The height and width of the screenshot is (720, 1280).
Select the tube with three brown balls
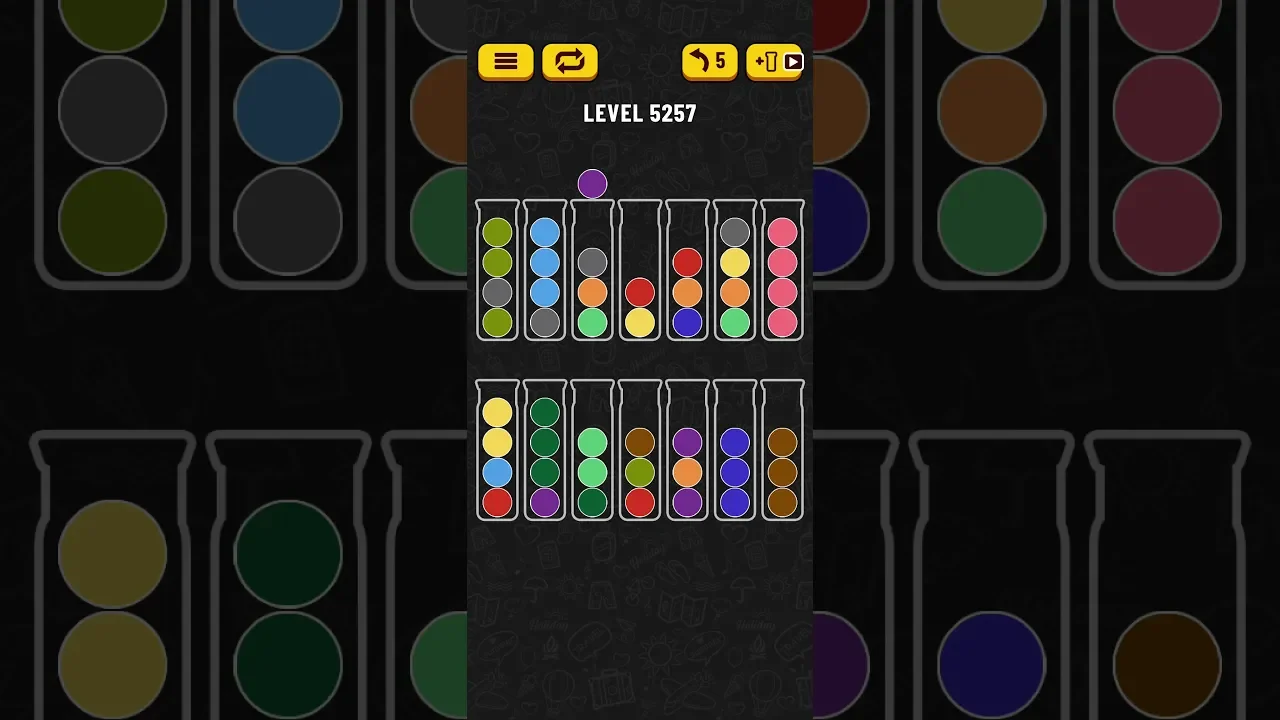(782, 452)
